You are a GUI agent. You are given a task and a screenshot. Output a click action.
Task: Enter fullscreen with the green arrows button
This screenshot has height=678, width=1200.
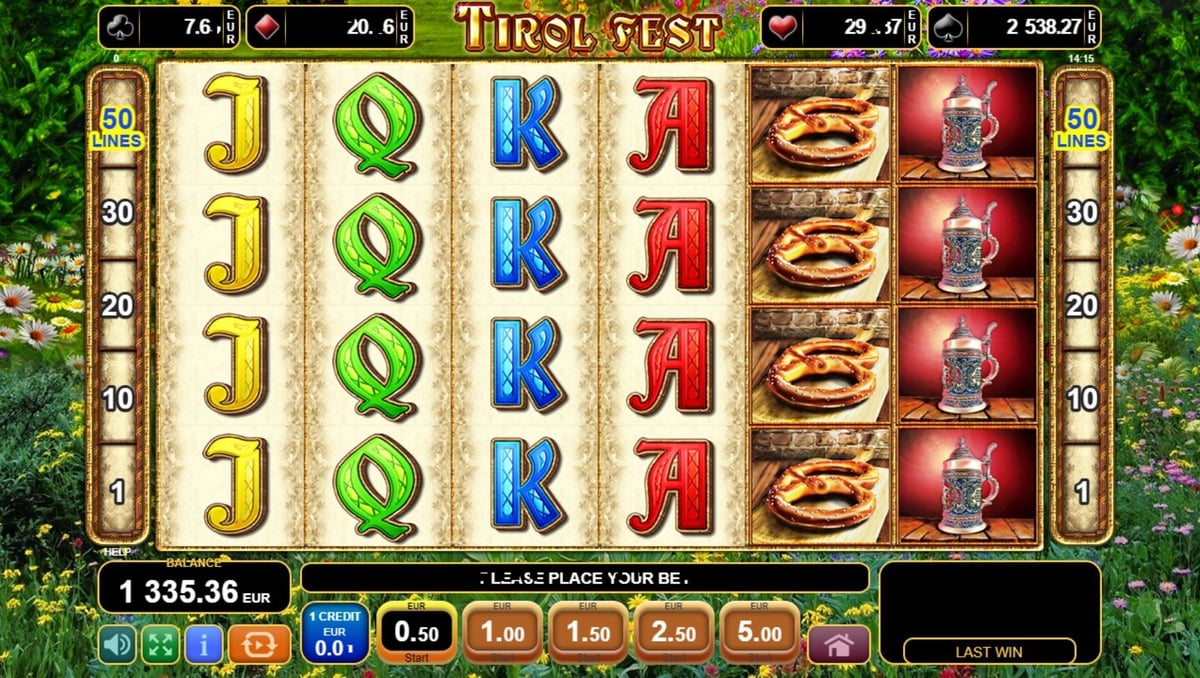point(160,644)
